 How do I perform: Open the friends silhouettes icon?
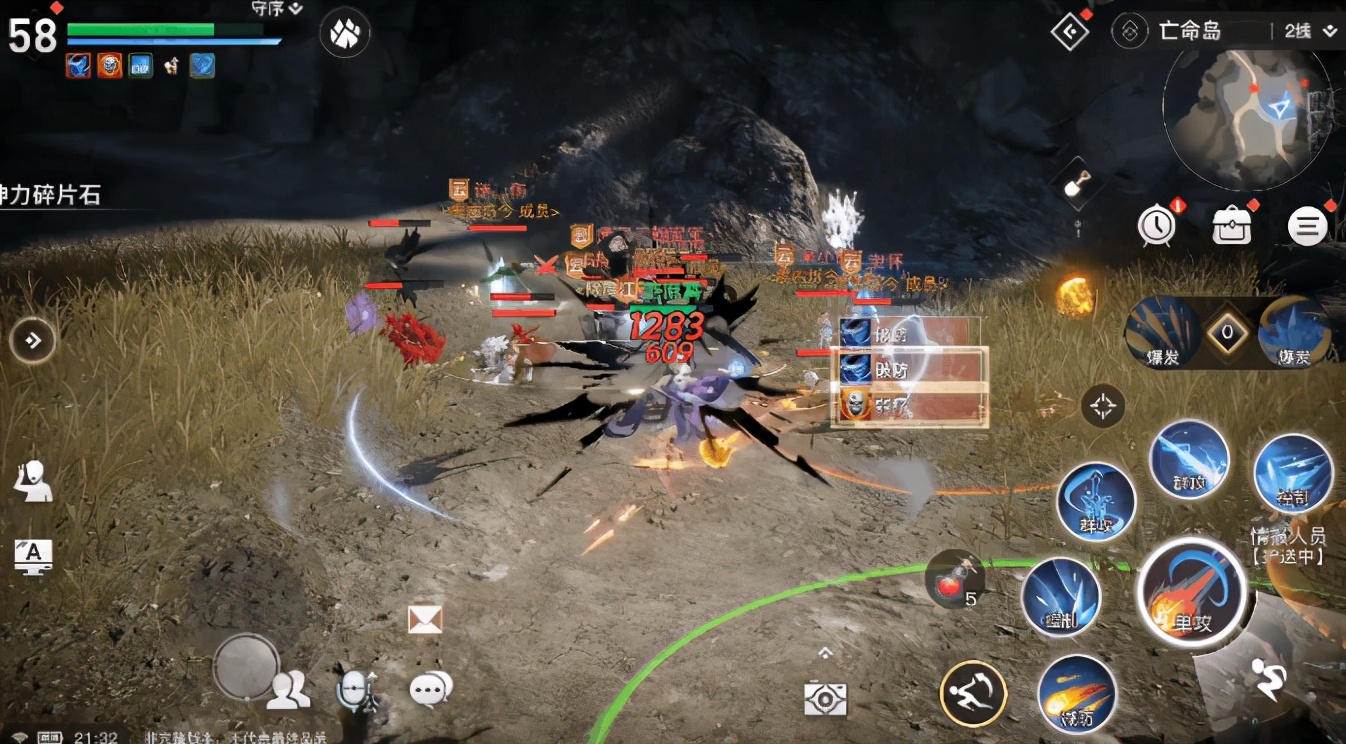pos(288,689)
